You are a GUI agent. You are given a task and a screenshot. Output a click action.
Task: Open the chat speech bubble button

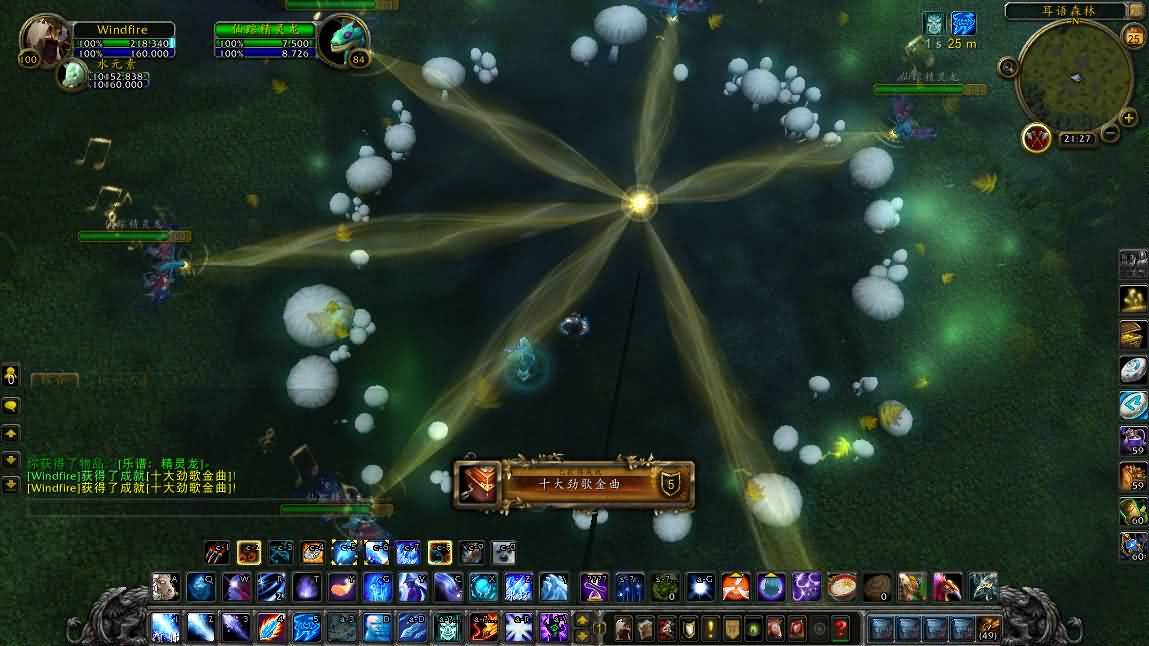click(11, 406)
